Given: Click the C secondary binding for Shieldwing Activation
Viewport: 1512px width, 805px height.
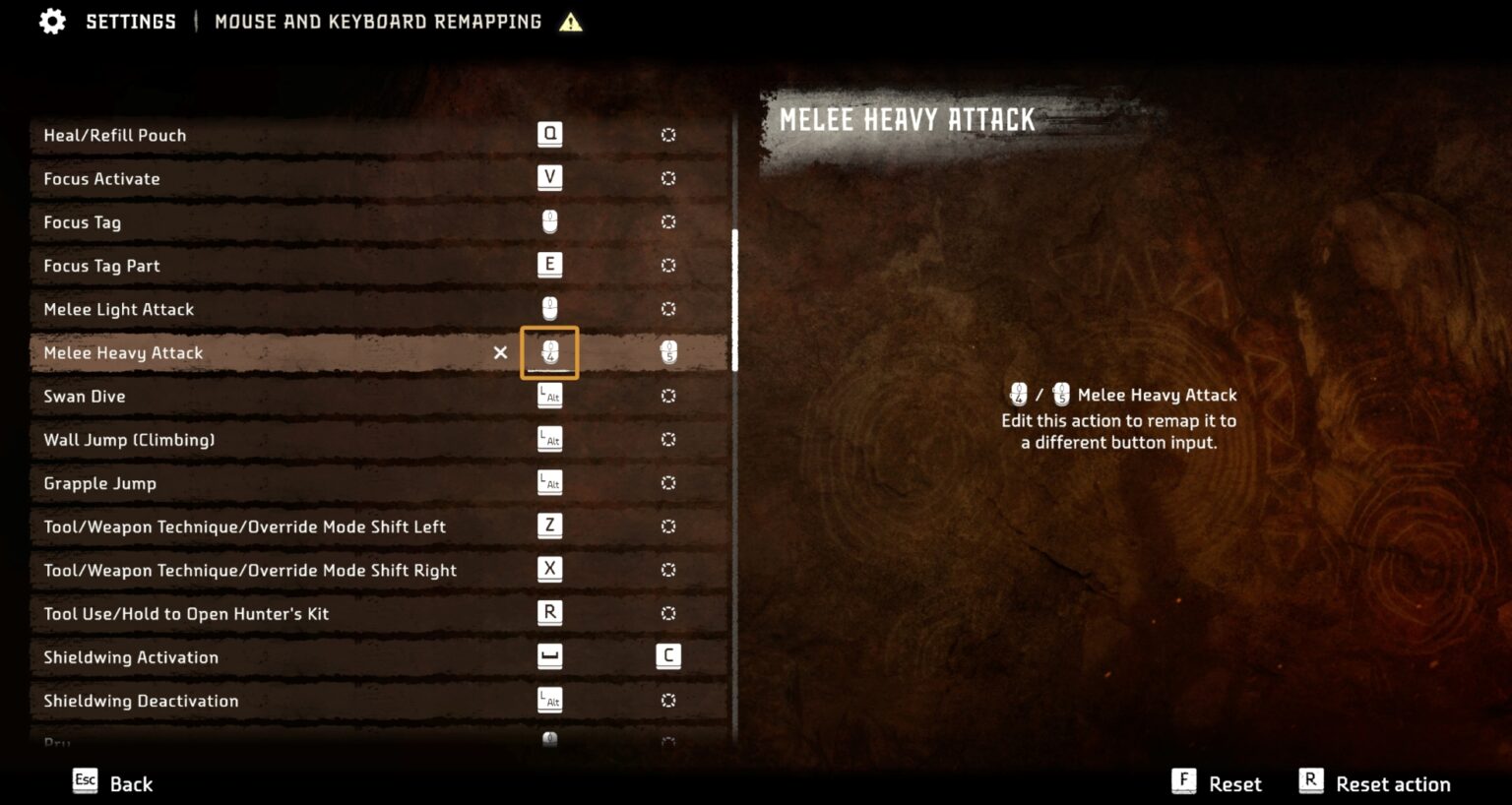Looking at the screenshot, I should click(668, 656).
